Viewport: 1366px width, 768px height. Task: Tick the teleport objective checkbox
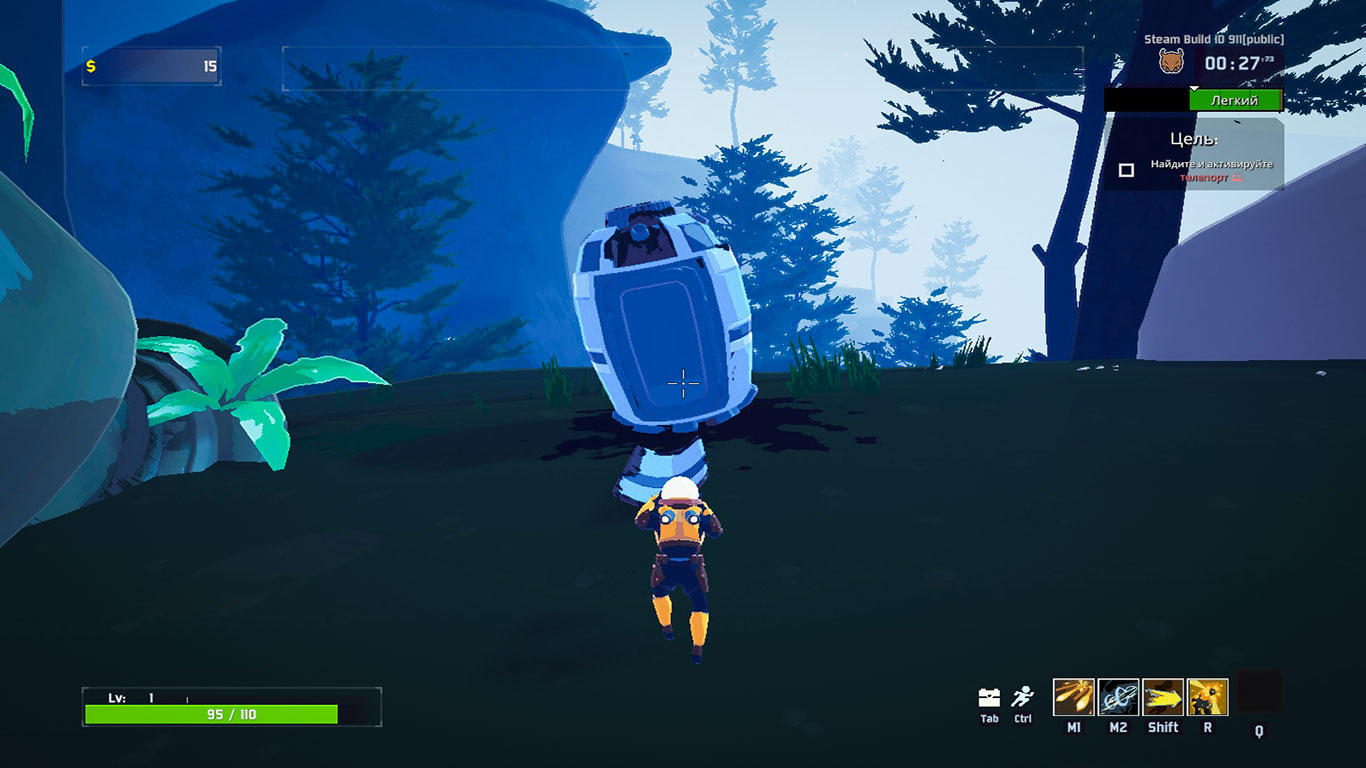coord(1126,170)
